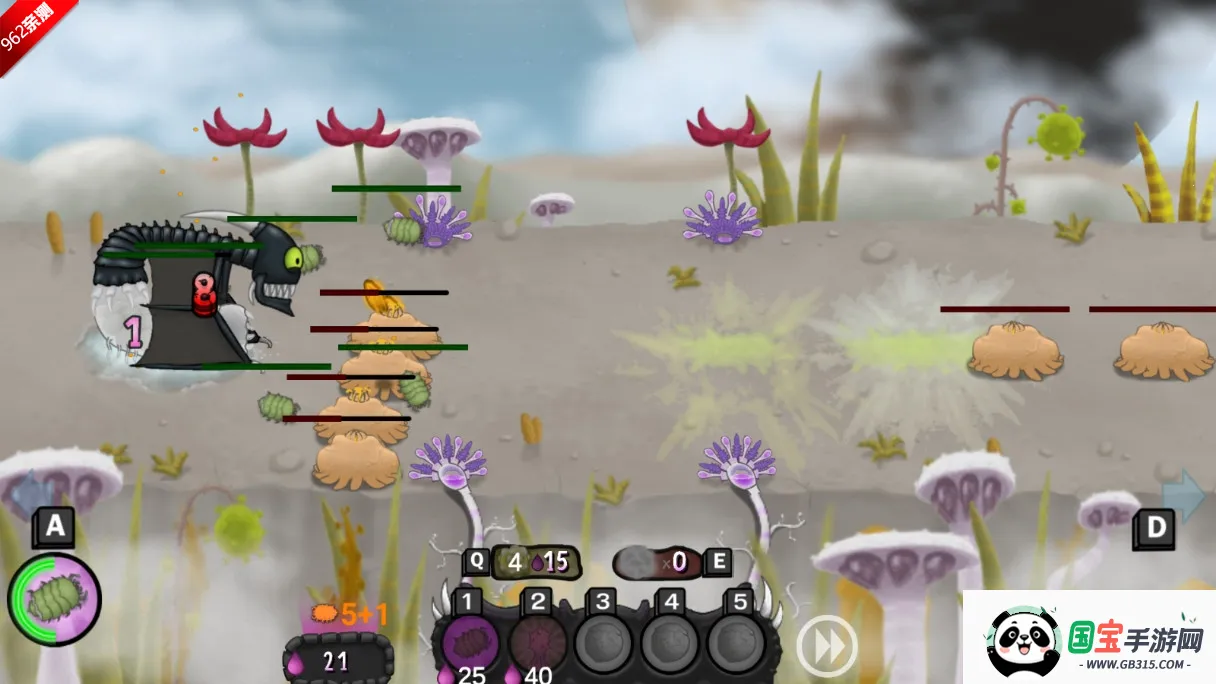The width and height of the screenshot is (1216, 684).
Task: Click the blue right arrow to move the view
Action: [x=1184, y=495]
